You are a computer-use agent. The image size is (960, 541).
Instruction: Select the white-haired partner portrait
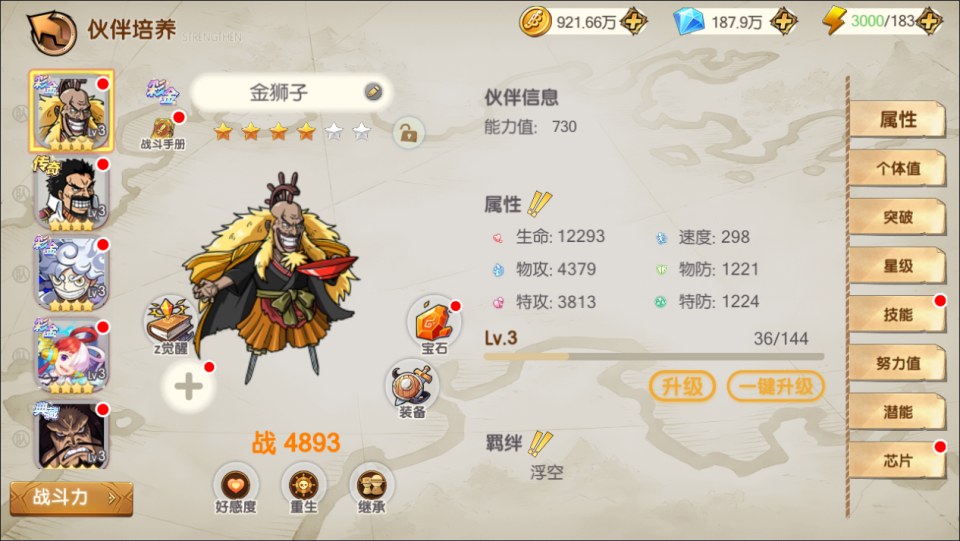[x=71, y=273]
